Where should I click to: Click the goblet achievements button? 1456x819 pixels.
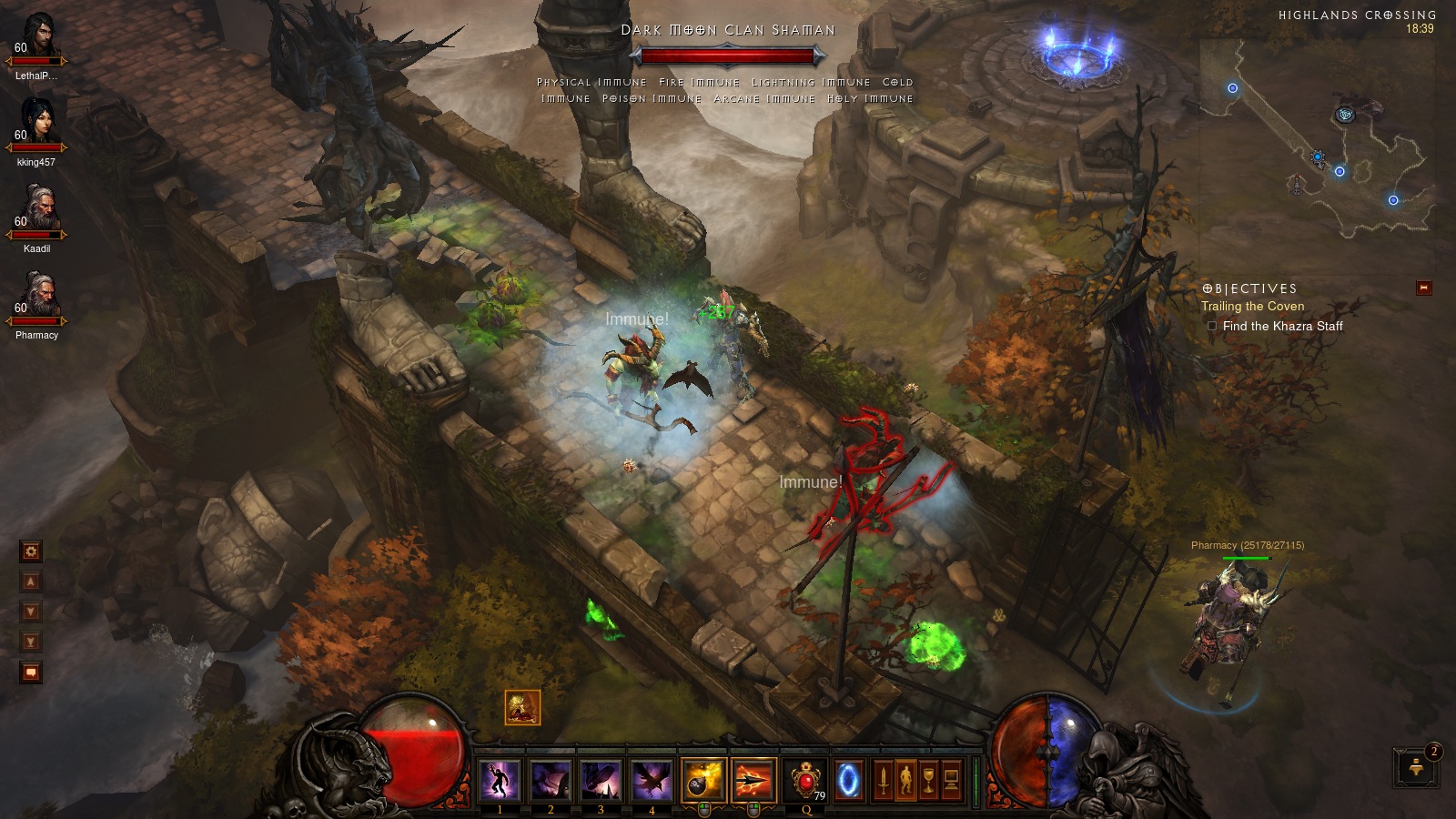tap(928, 781)
